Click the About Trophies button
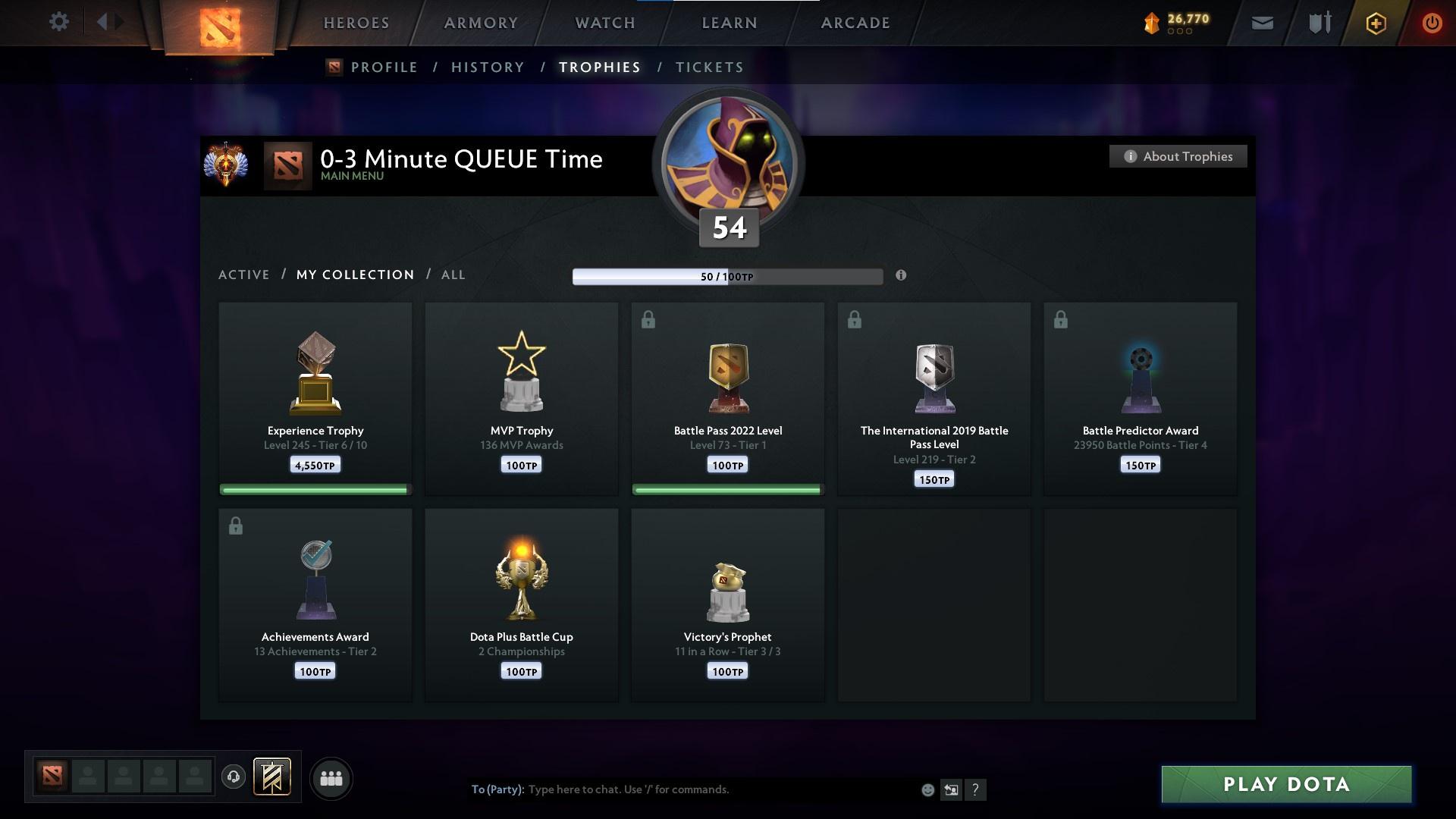 pyautogui.click(x=1178, y=156)
